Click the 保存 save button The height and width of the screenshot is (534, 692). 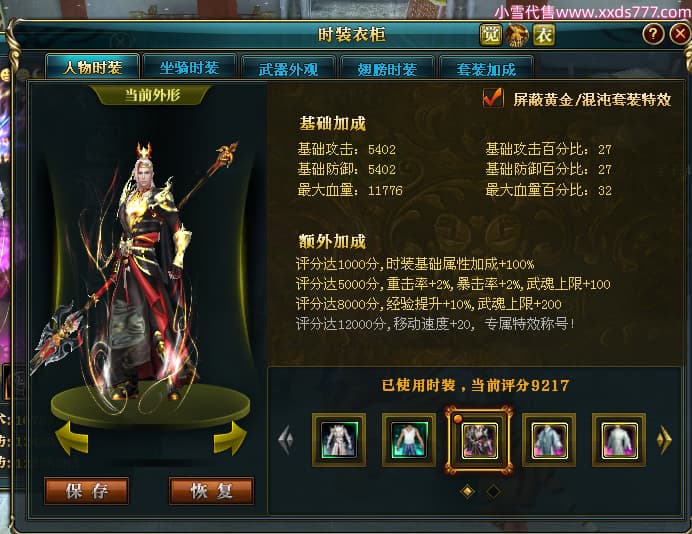tap(86, 491)
